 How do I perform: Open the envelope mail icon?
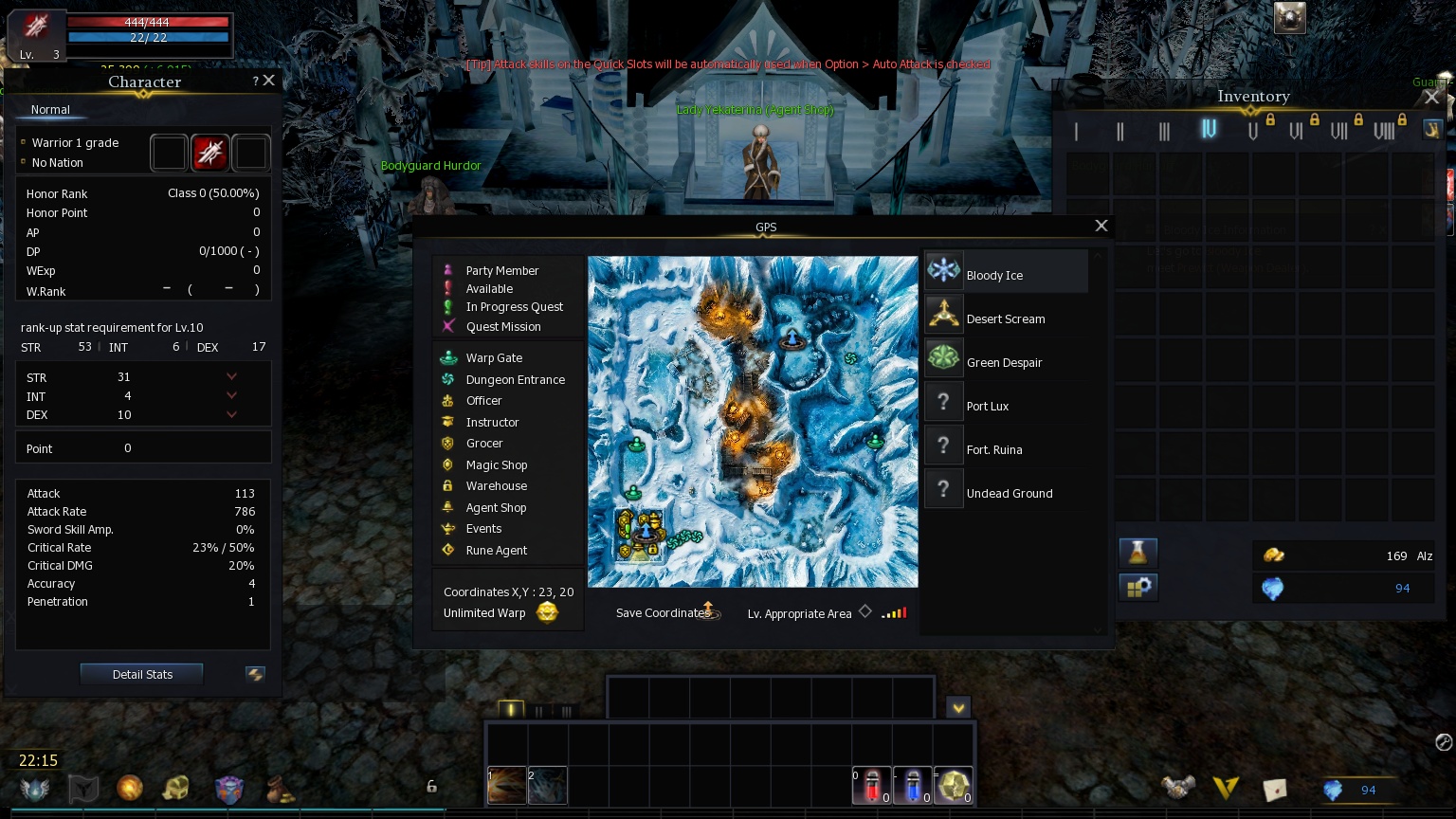(x=1275, y=788)
